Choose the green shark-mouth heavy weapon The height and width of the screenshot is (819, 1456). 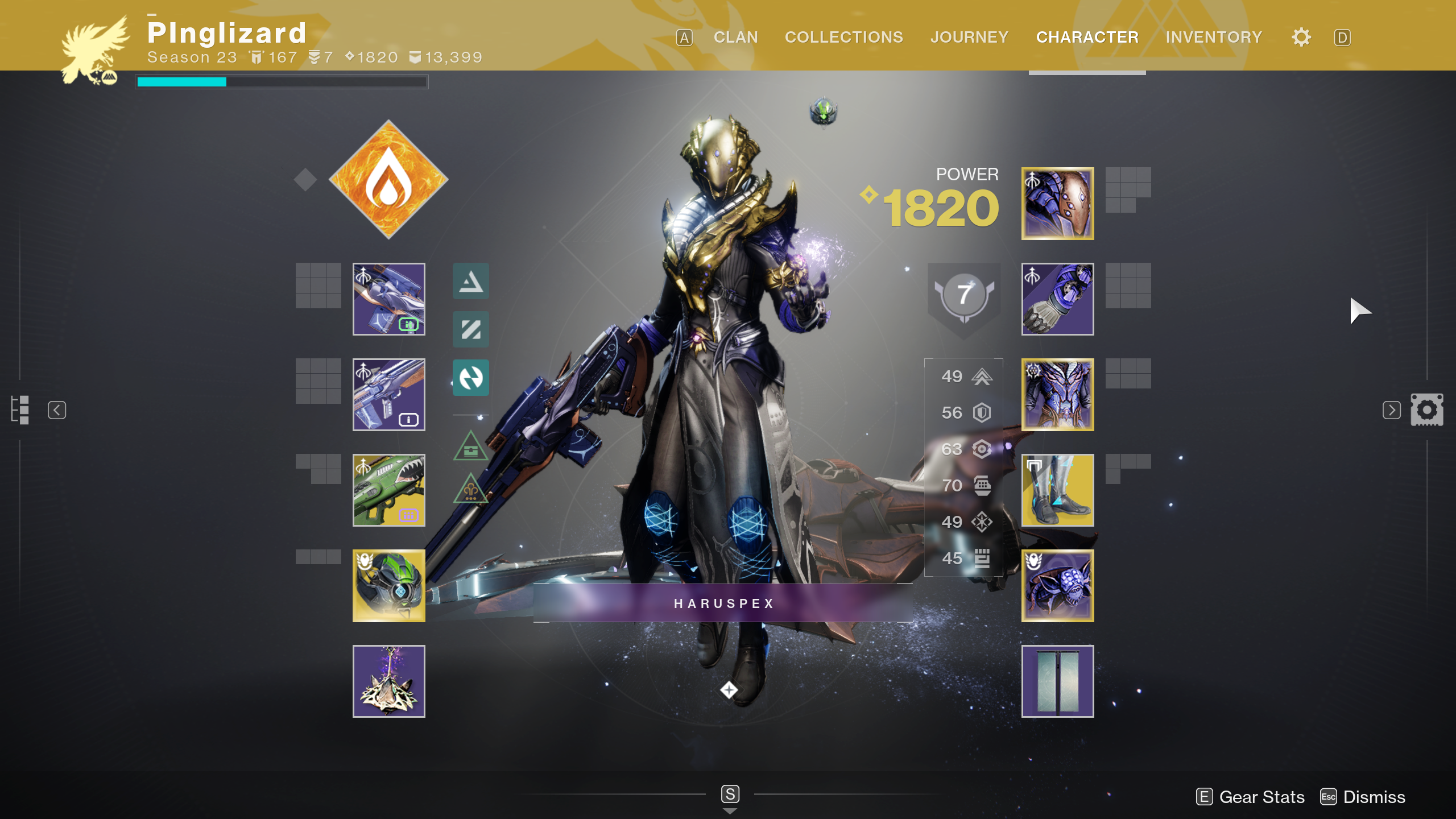(x=389, y=490)
